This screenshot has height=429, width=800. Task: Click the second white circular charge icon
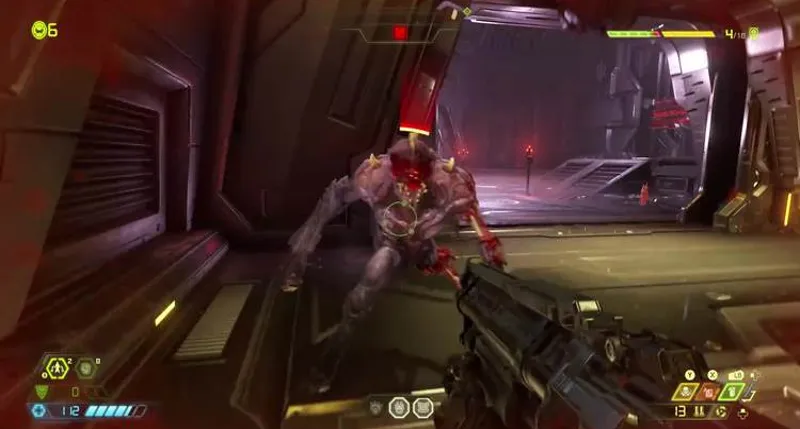point(422,407)
